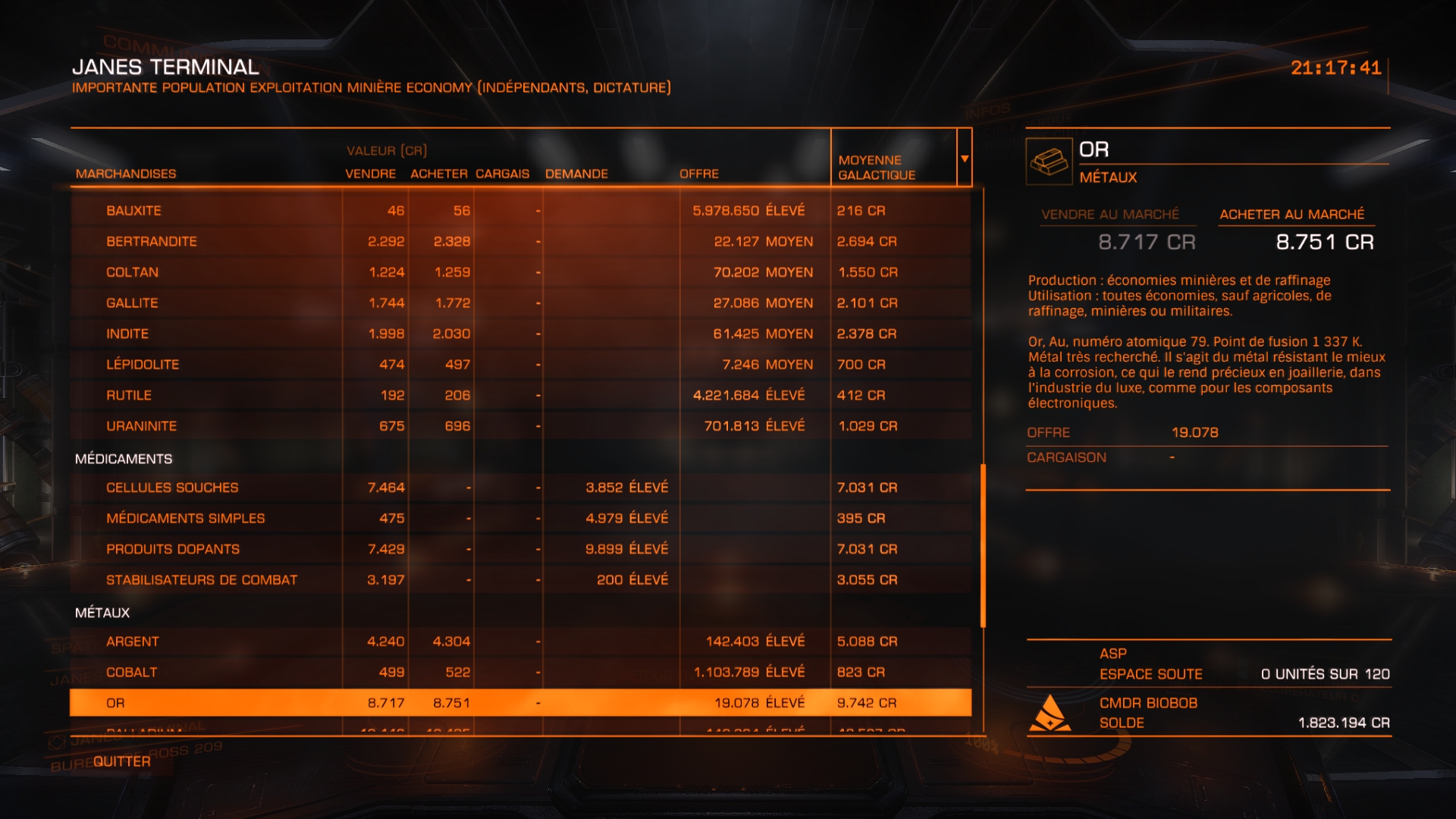This screenshot has width=1456, height=819.
Task: Choose the Lépidolite row
Action: [143, 365]
